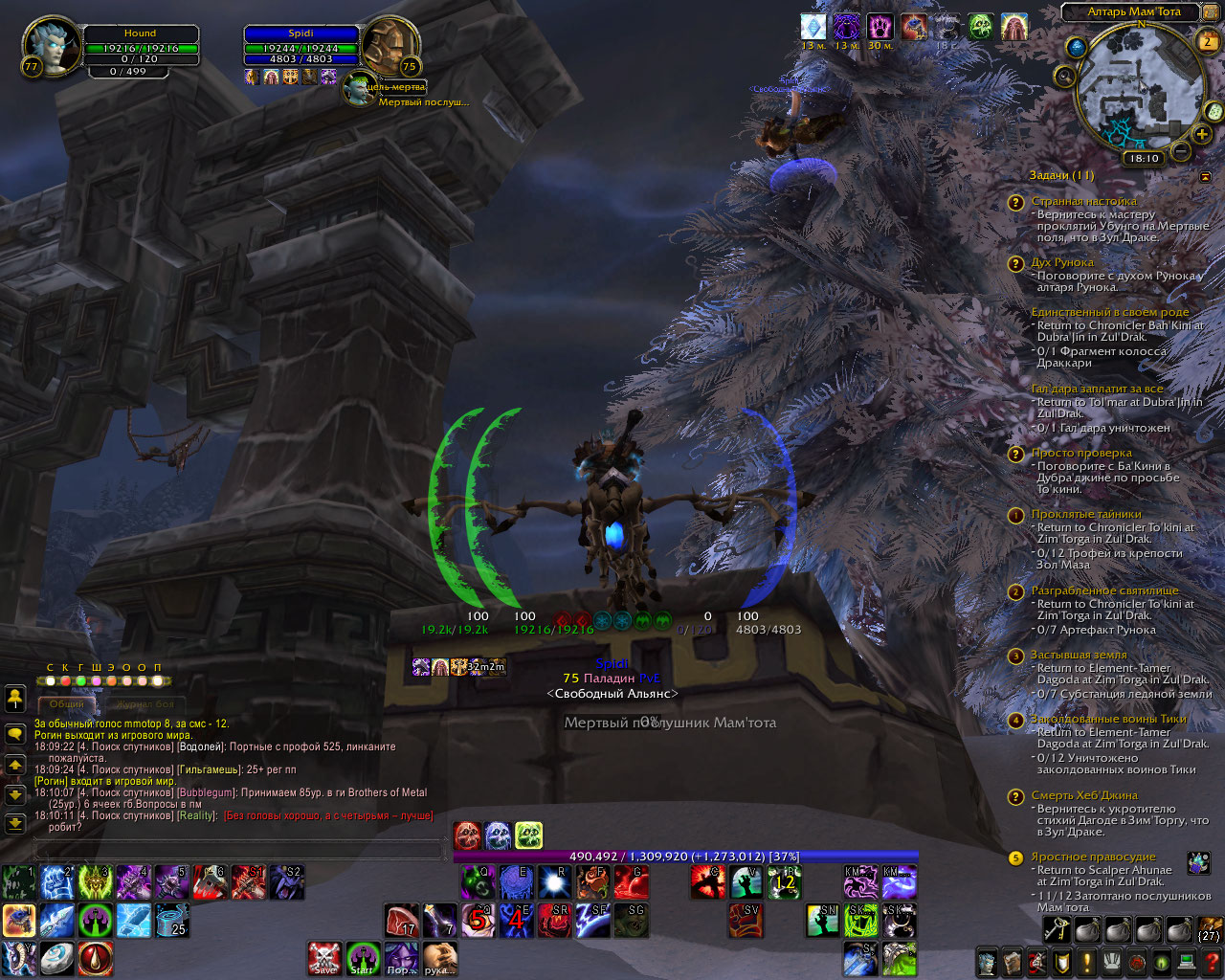Open the red question mark help button

point(1212,962)
